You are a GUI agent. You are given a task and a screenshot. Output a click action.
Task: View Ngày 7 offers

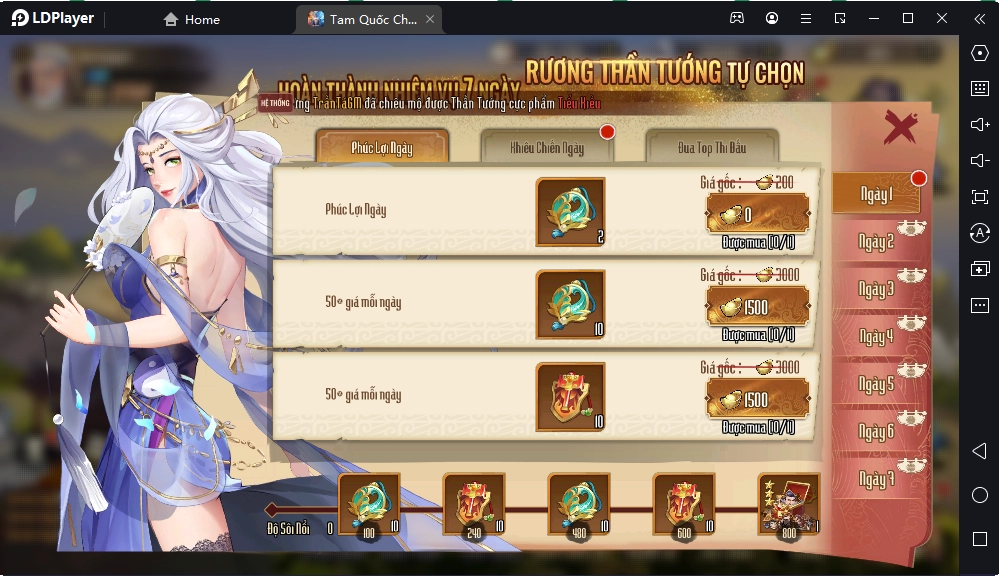(x=876, y=480)
